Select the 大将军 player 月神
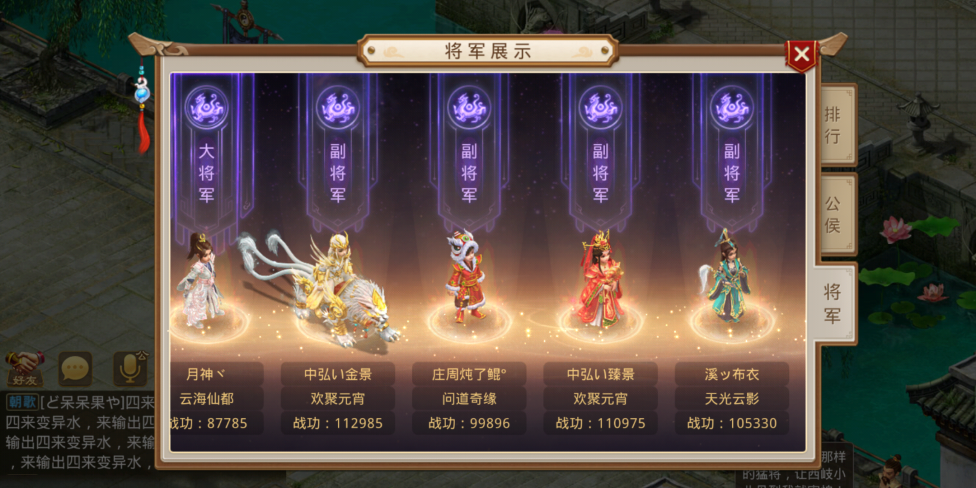Viewport: 976px width, 488px height. click(201, 281)
